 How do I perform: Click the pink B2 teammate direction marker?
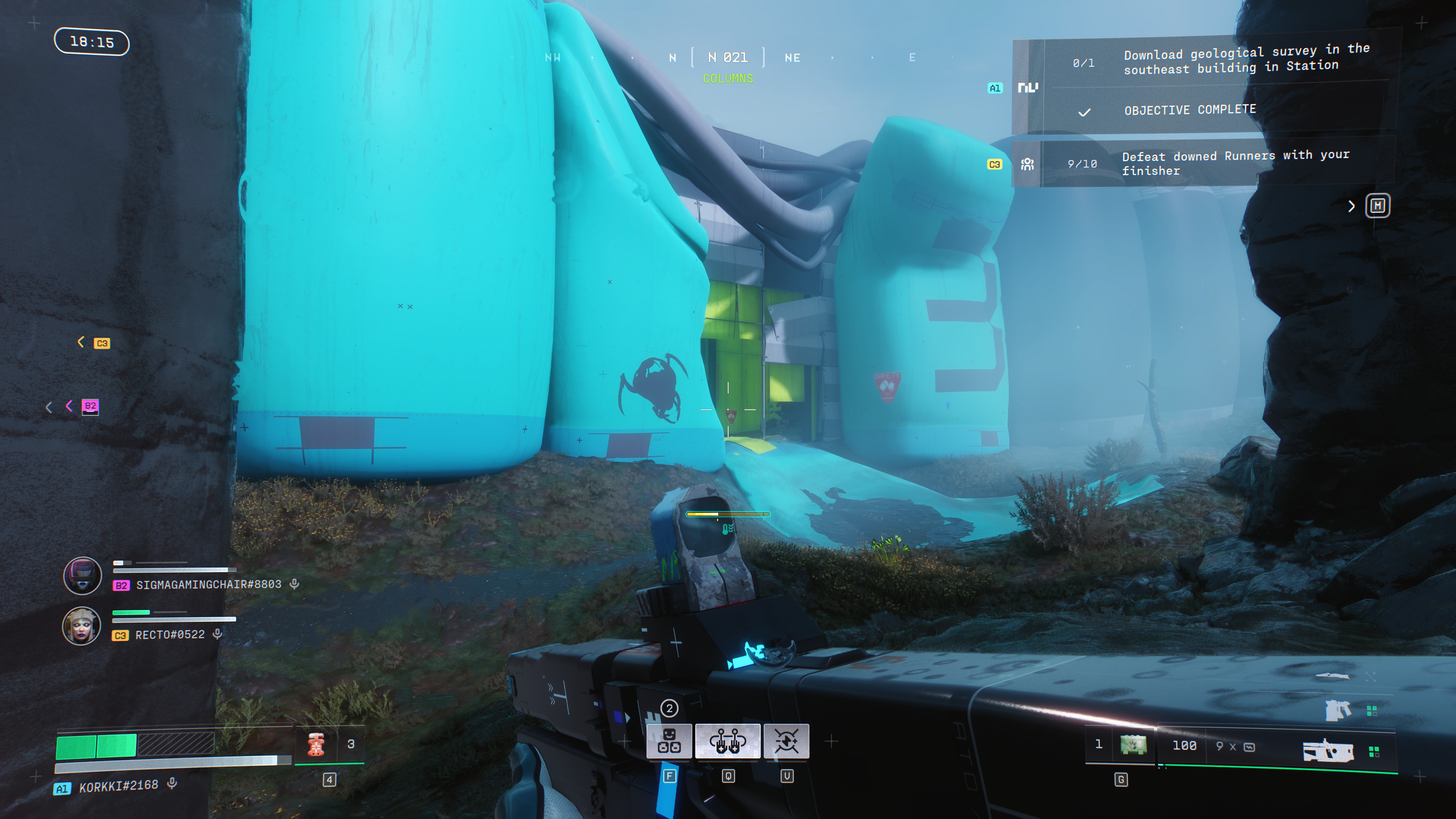90,406
